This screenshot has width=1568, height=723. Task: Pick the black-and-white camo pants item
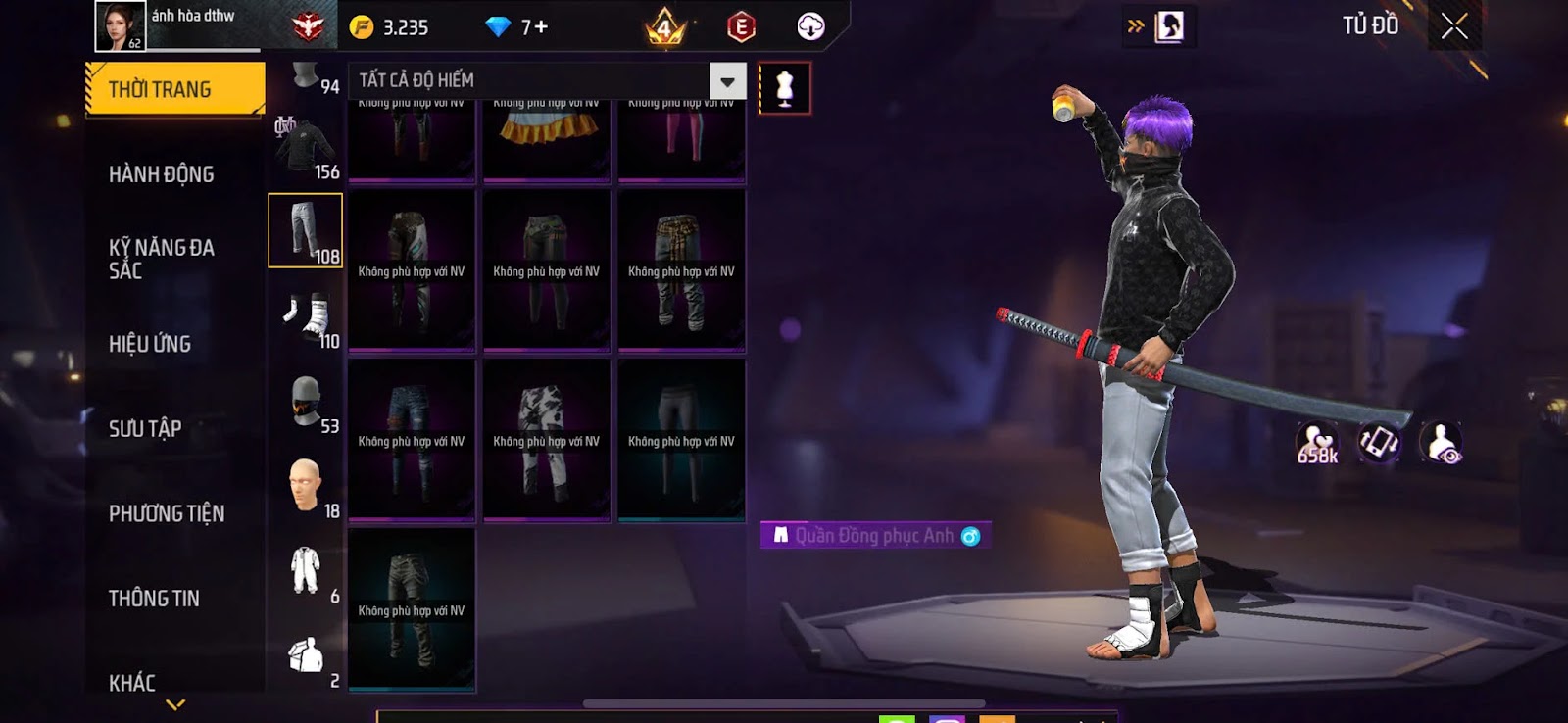[546, 441]
